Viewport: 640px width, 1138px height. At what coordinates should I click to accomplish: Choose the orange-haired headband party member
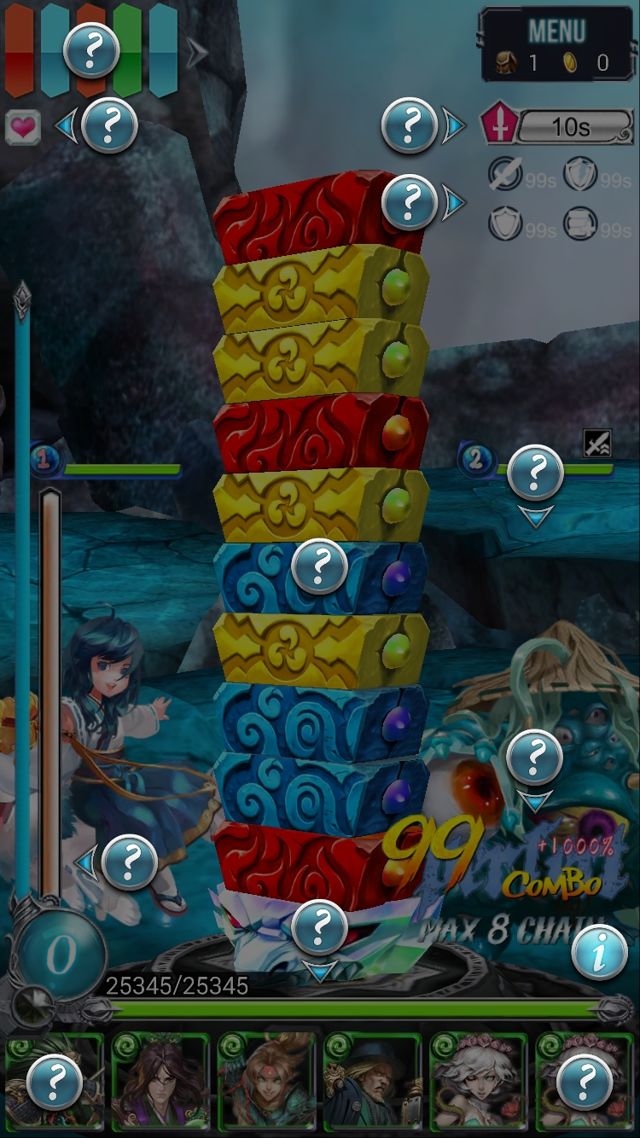(266, 1082)
